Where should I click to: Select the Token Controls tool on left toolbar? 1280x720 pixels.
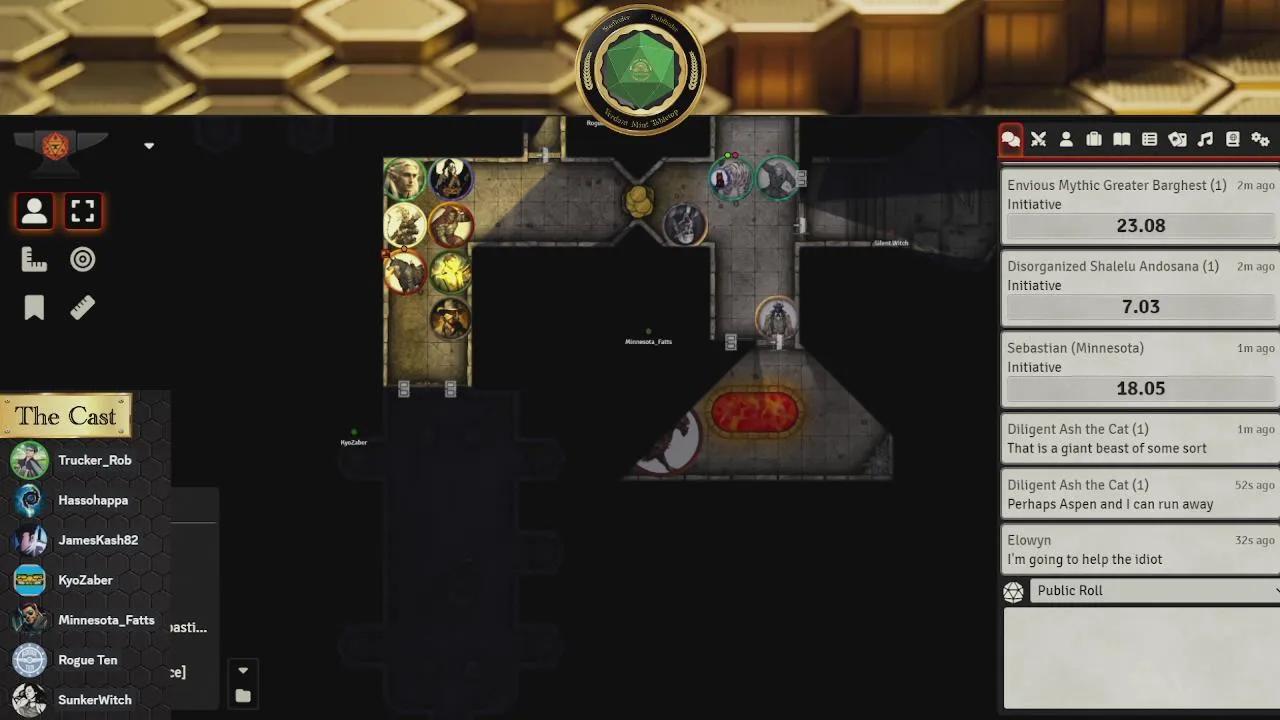click(x=34, y=210)
